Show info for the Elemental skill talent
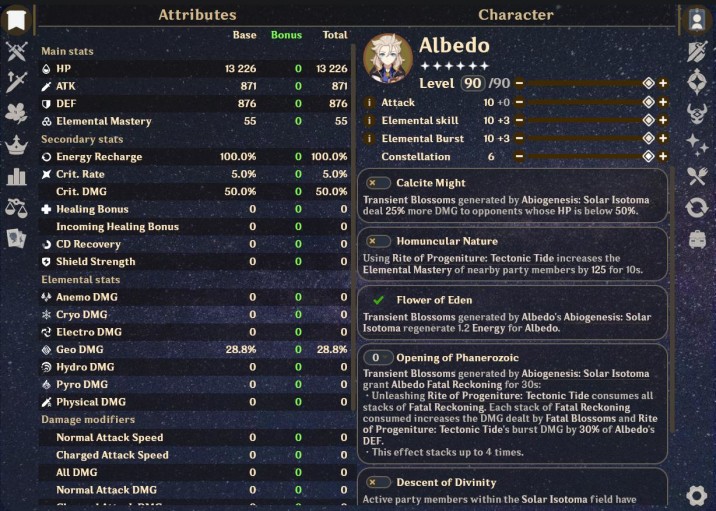This screenshot has width=716, height=511. [x=370, y=120]
